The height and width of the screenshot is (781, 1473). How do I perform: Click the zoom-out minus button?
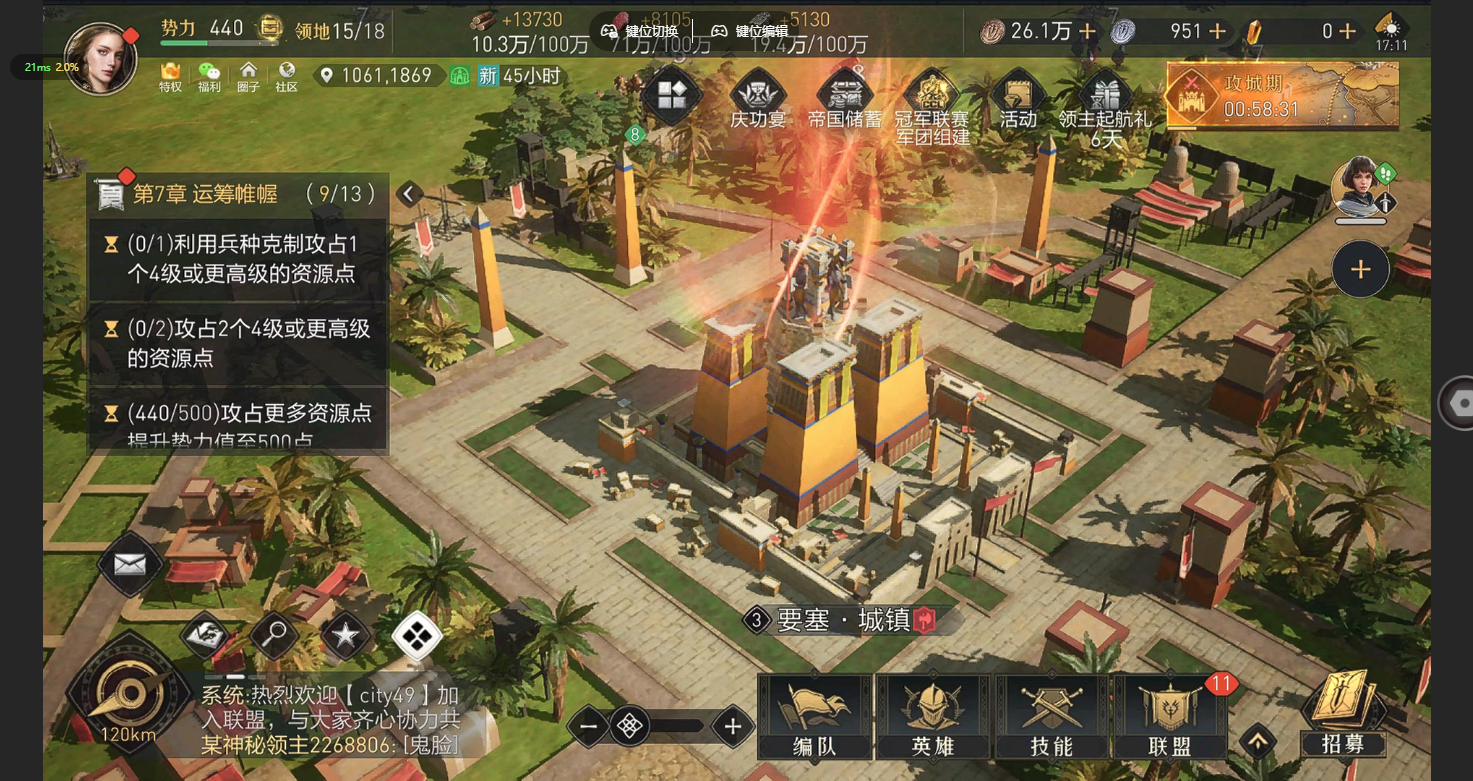pos(589,727)
